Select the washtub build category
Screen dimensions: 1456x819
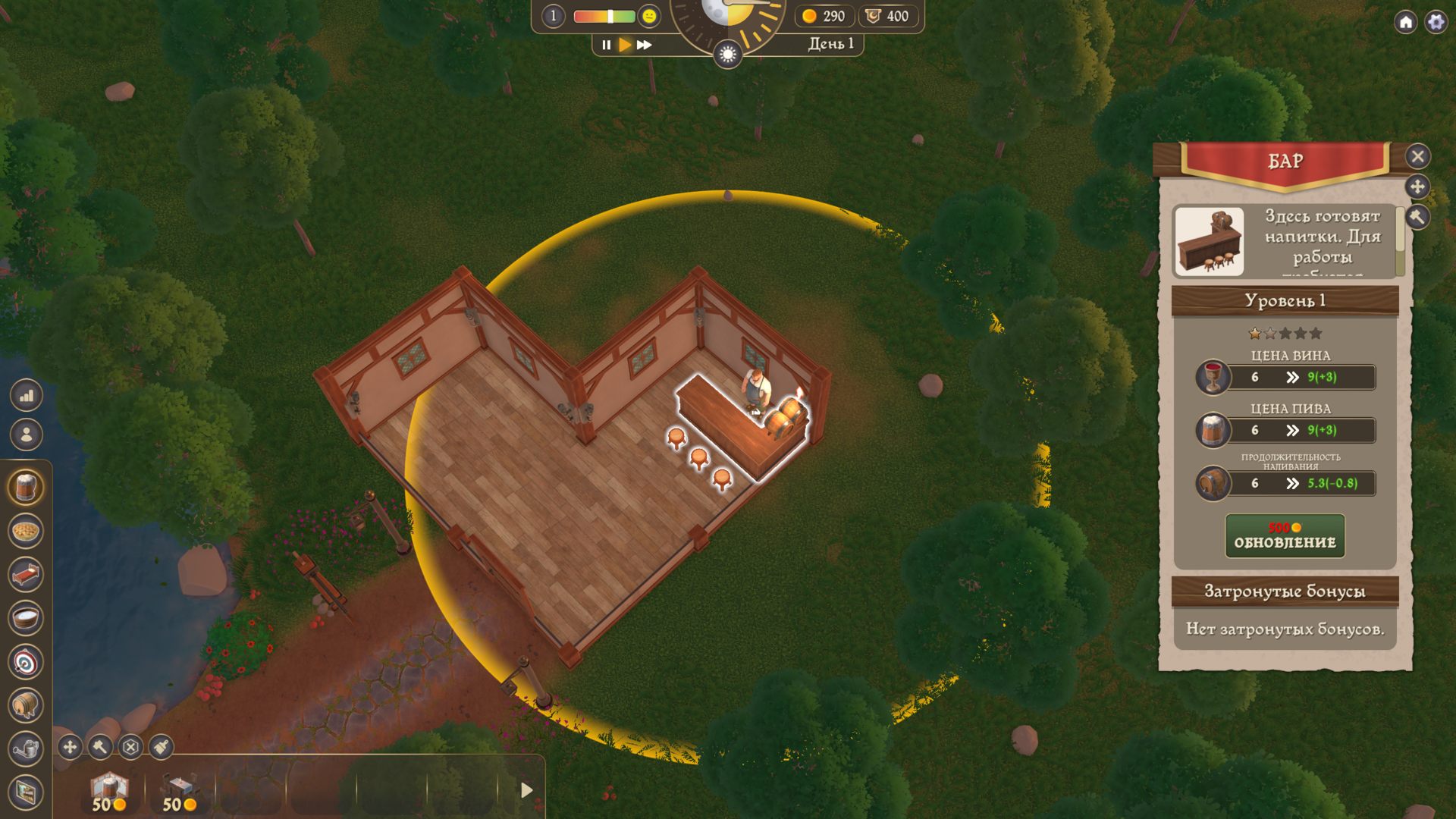click(26, 618)
